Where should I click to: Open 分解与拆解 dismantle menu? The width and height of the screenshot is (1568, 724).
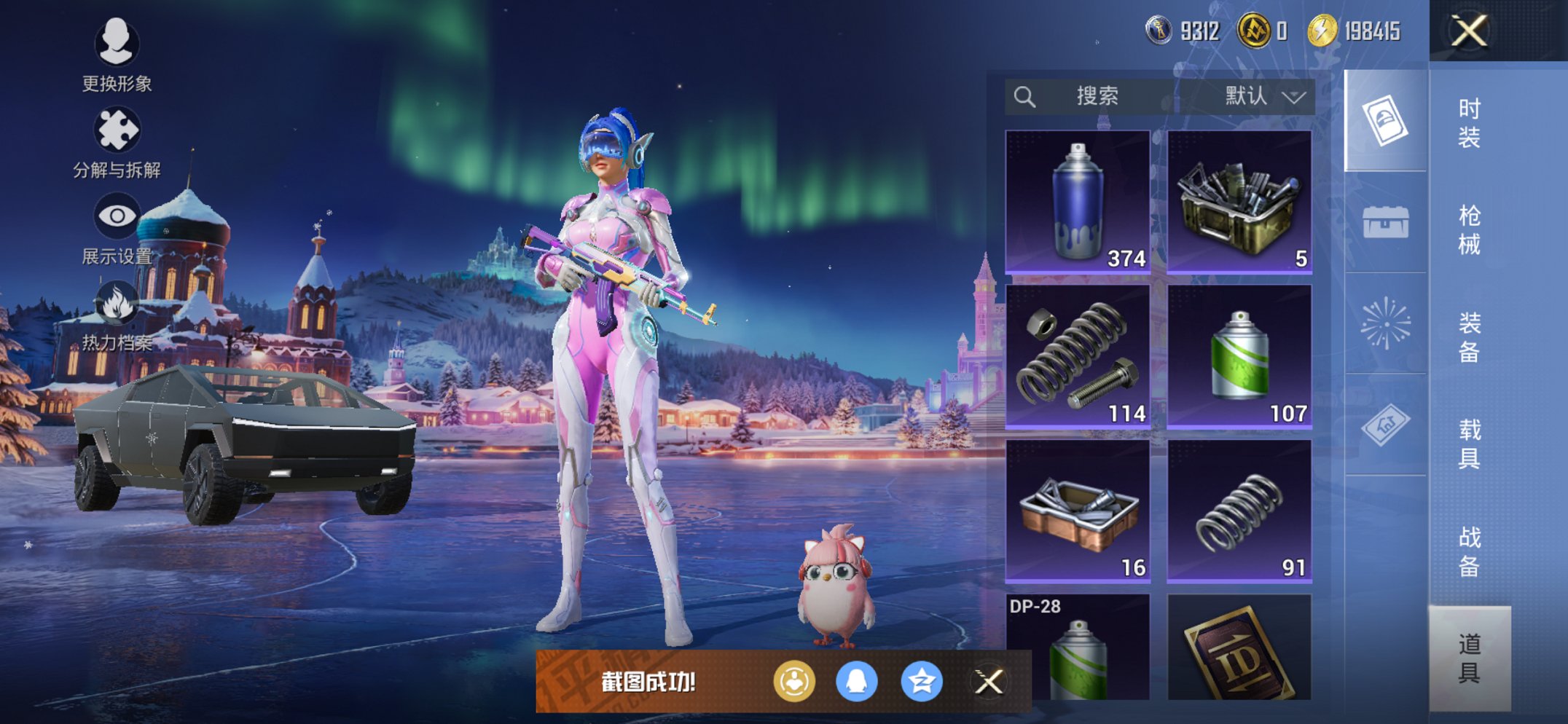click(117, 143)
